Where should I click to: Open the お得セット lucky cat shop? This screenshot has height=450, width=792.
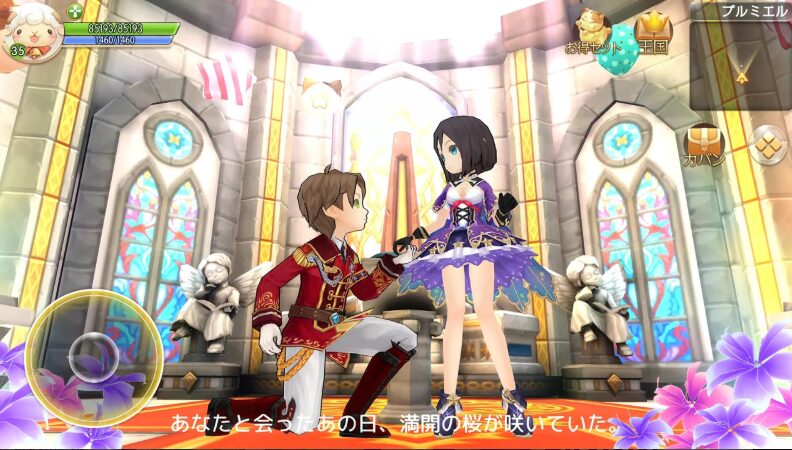pos(588,29)
